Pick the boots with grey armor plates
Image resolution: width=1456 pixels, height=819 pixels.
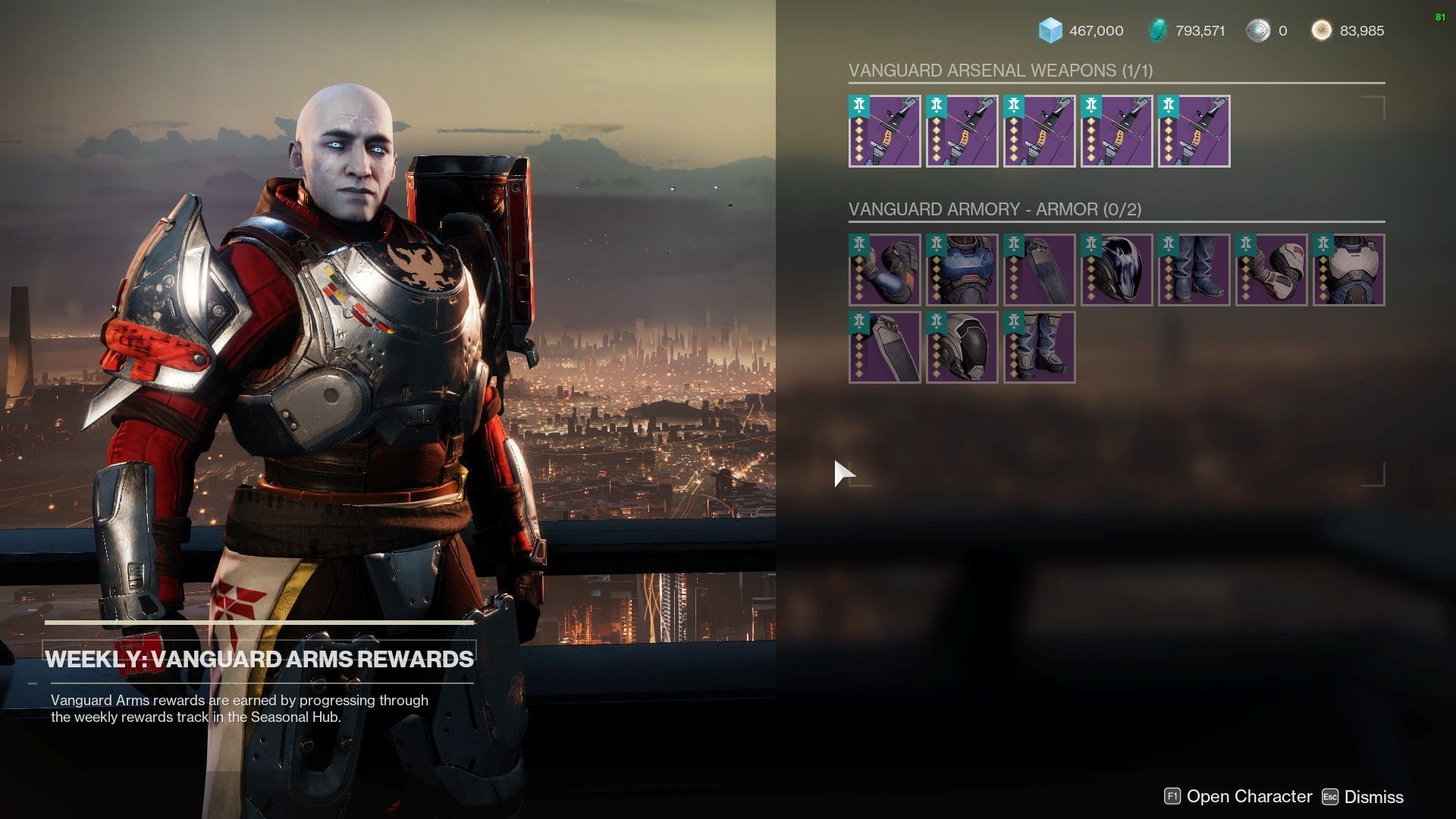point(1039,347)
